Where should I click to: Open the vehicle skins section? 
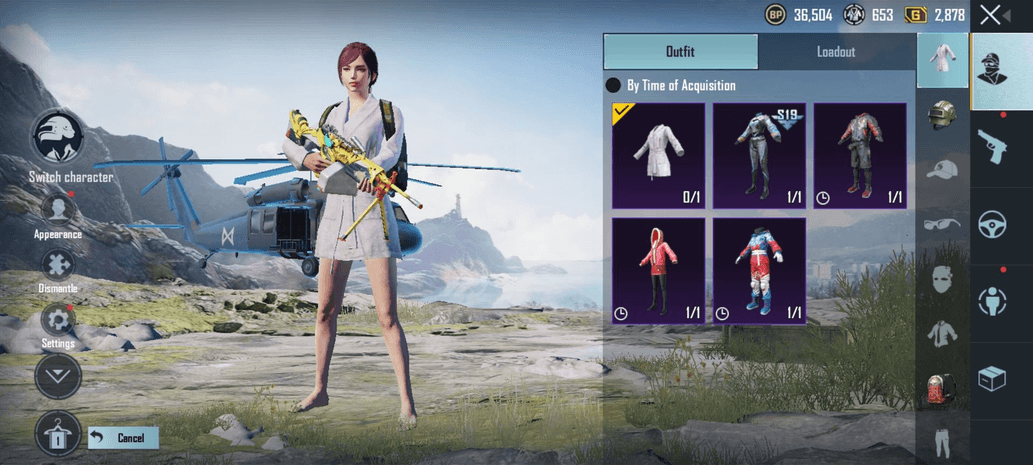tap(992, 222)
